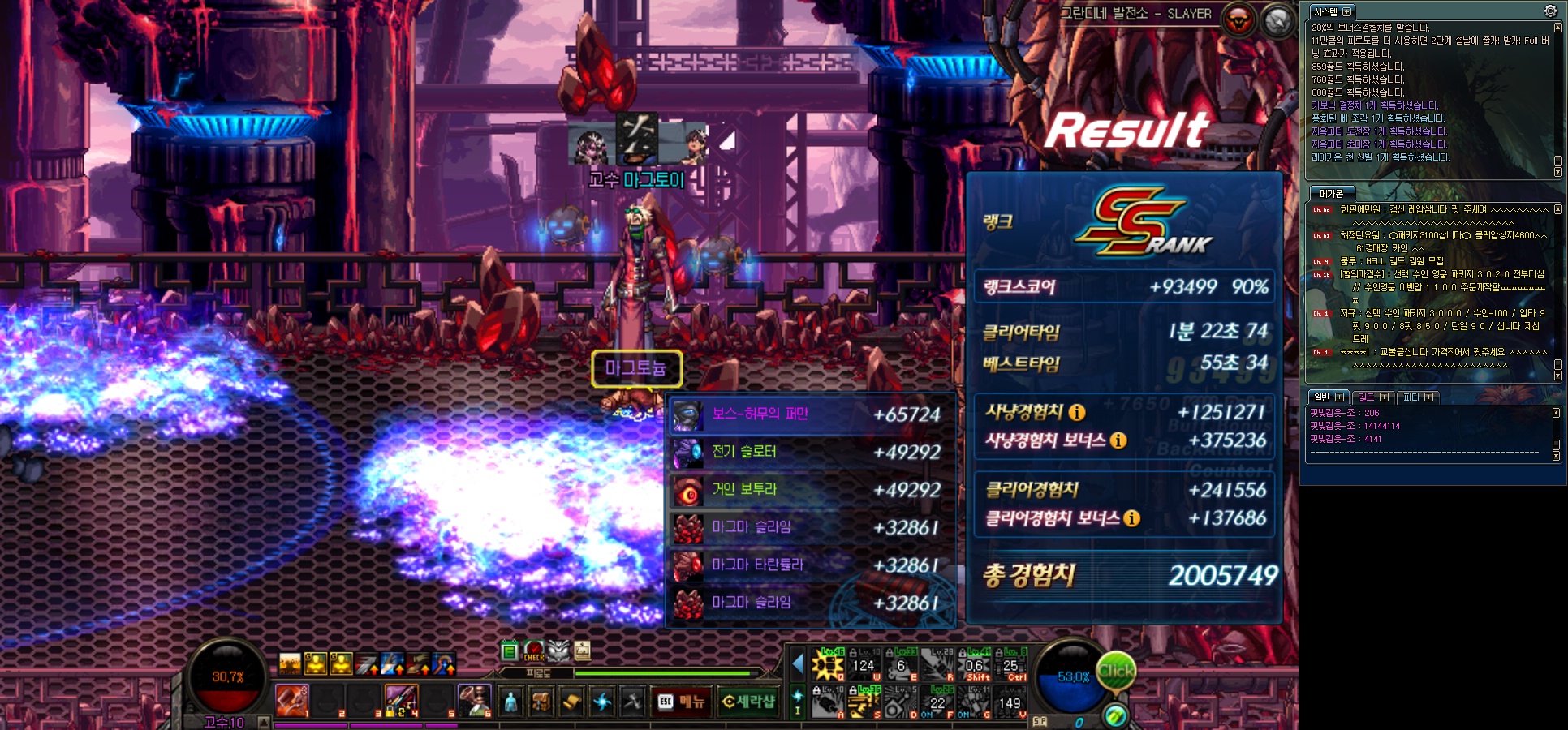Select the 메가폰 chat tab
The image size is (1568, 730).
click(x=1331, y=194)
